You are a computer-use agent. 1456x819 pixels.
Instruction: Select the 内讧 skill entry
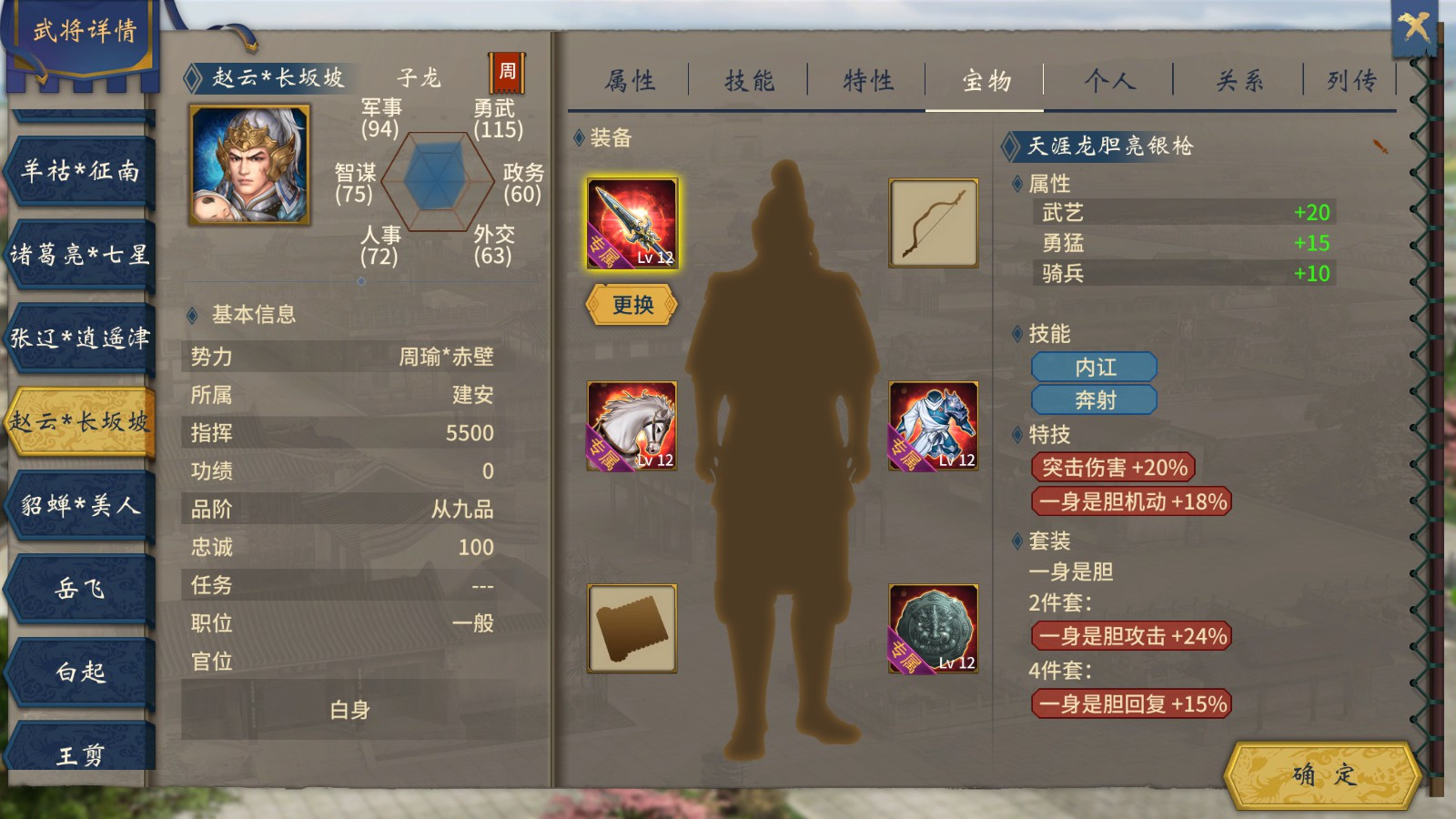pos(1094,367)
